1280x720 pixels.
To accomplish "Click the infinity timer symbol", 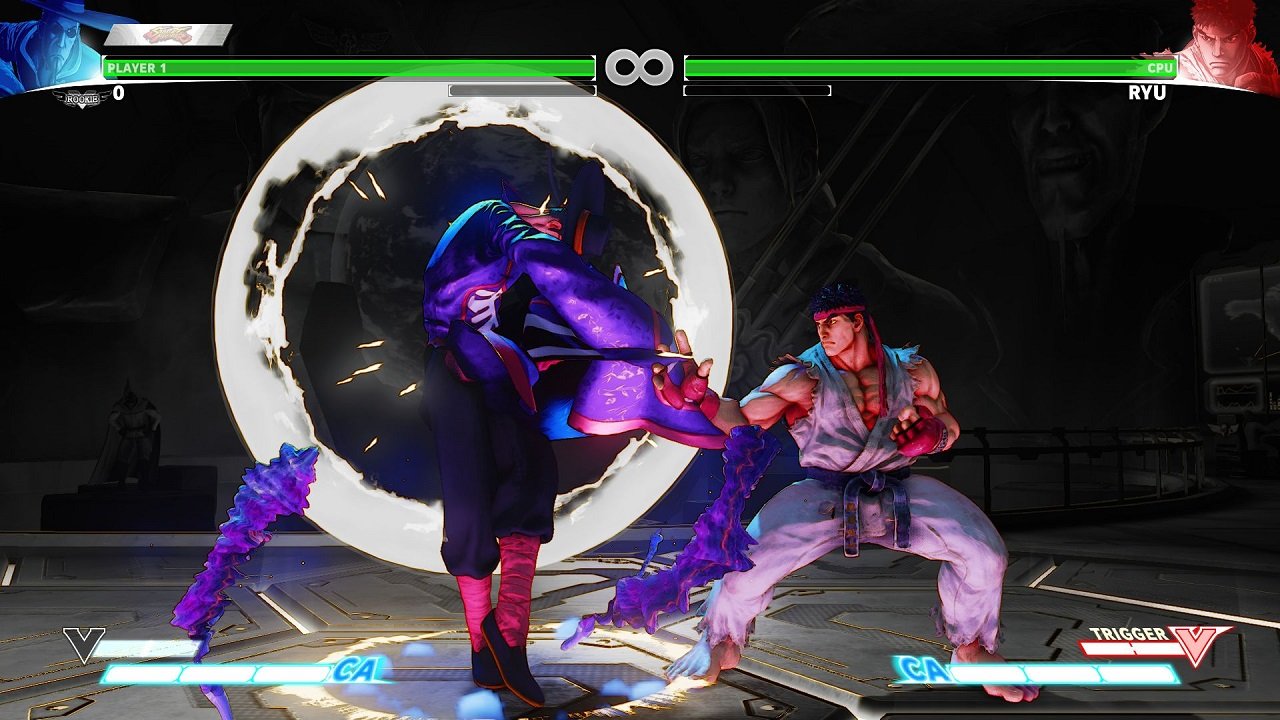I will (x=640, y=67).
